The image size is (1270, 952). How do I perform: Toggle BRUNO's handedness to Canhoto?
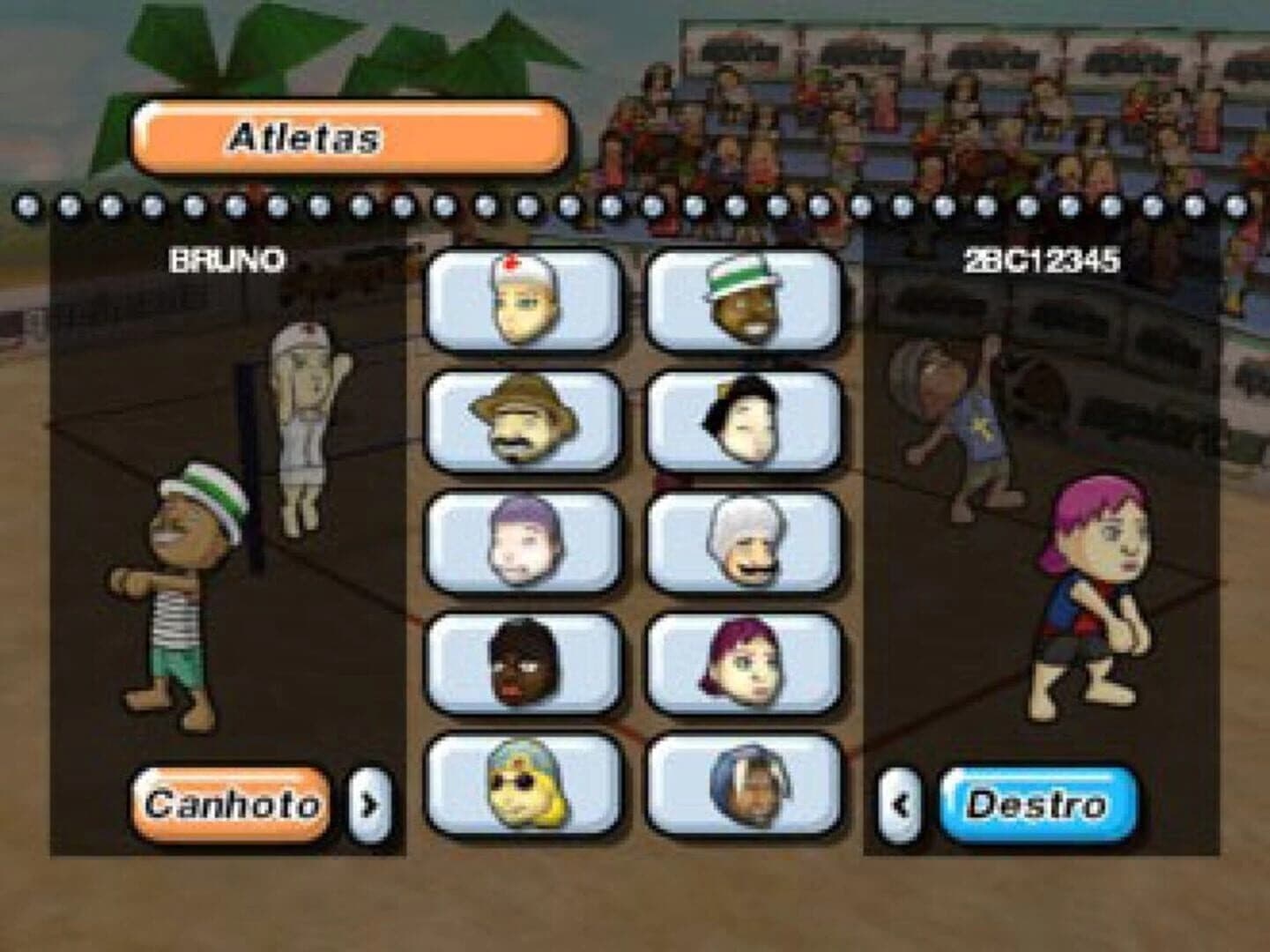[233, 802]
